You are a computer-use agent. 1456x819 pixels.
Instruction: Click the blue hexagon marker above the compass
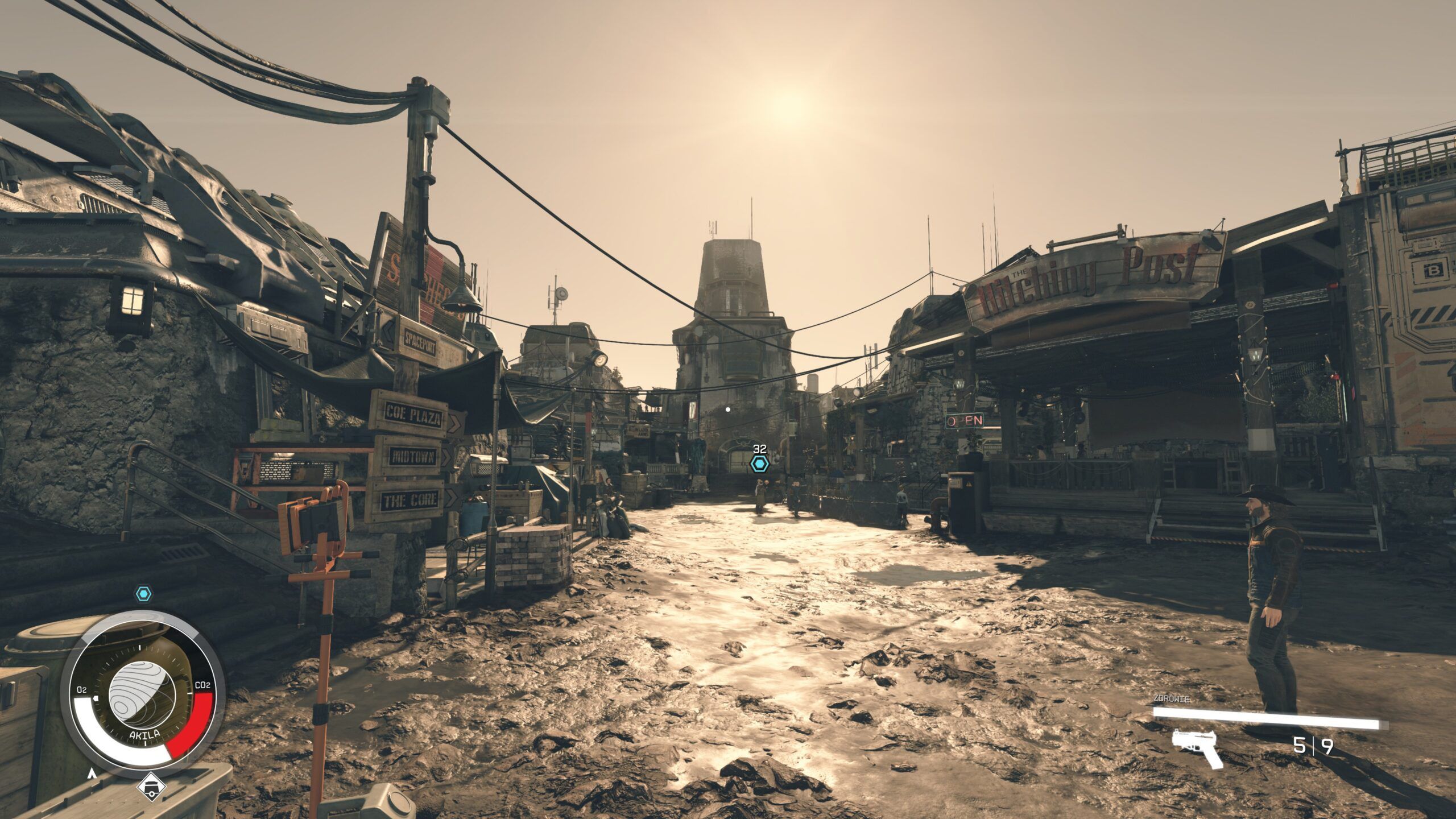click(144, 594)
